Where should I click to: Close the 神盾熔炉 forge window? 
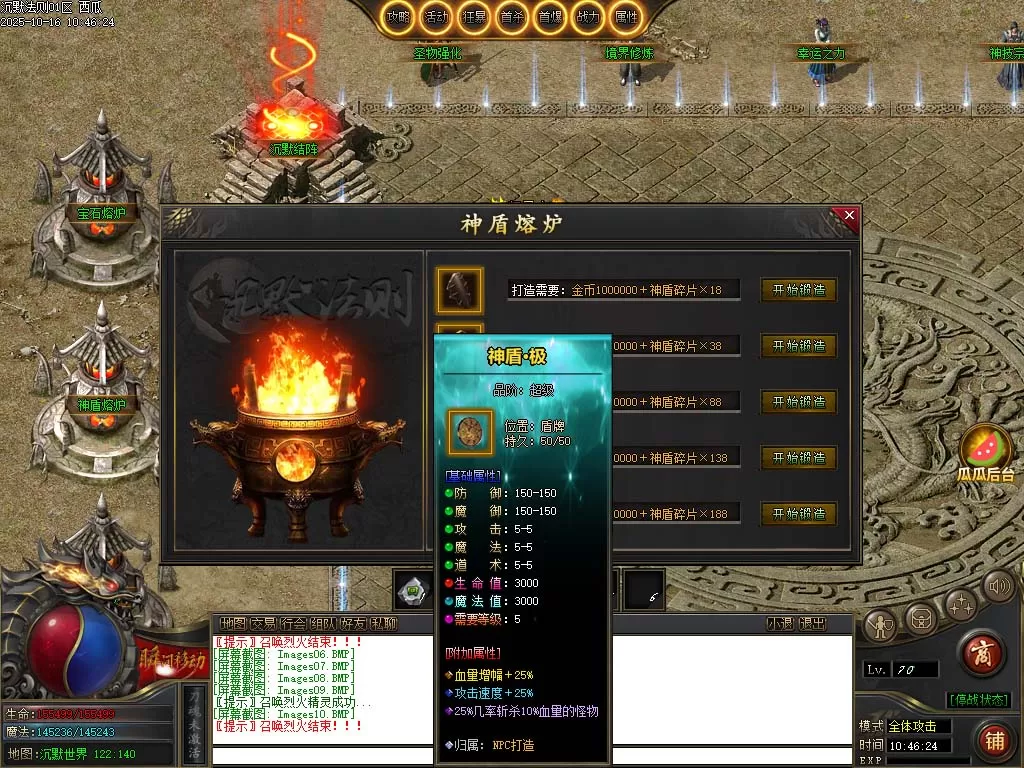pos(849,215)
